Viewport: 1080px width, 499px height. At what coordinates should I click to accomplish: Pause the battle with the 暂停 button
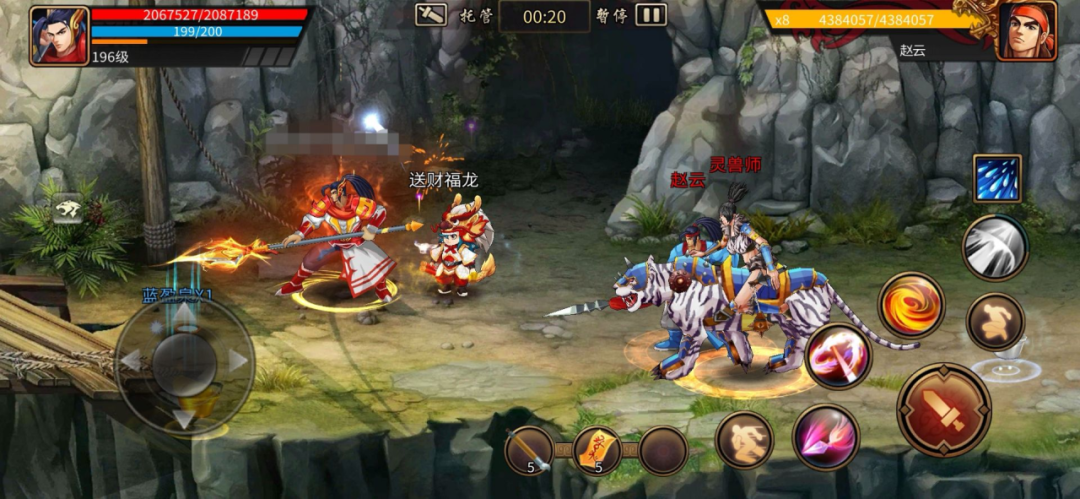tap(651, 15)
